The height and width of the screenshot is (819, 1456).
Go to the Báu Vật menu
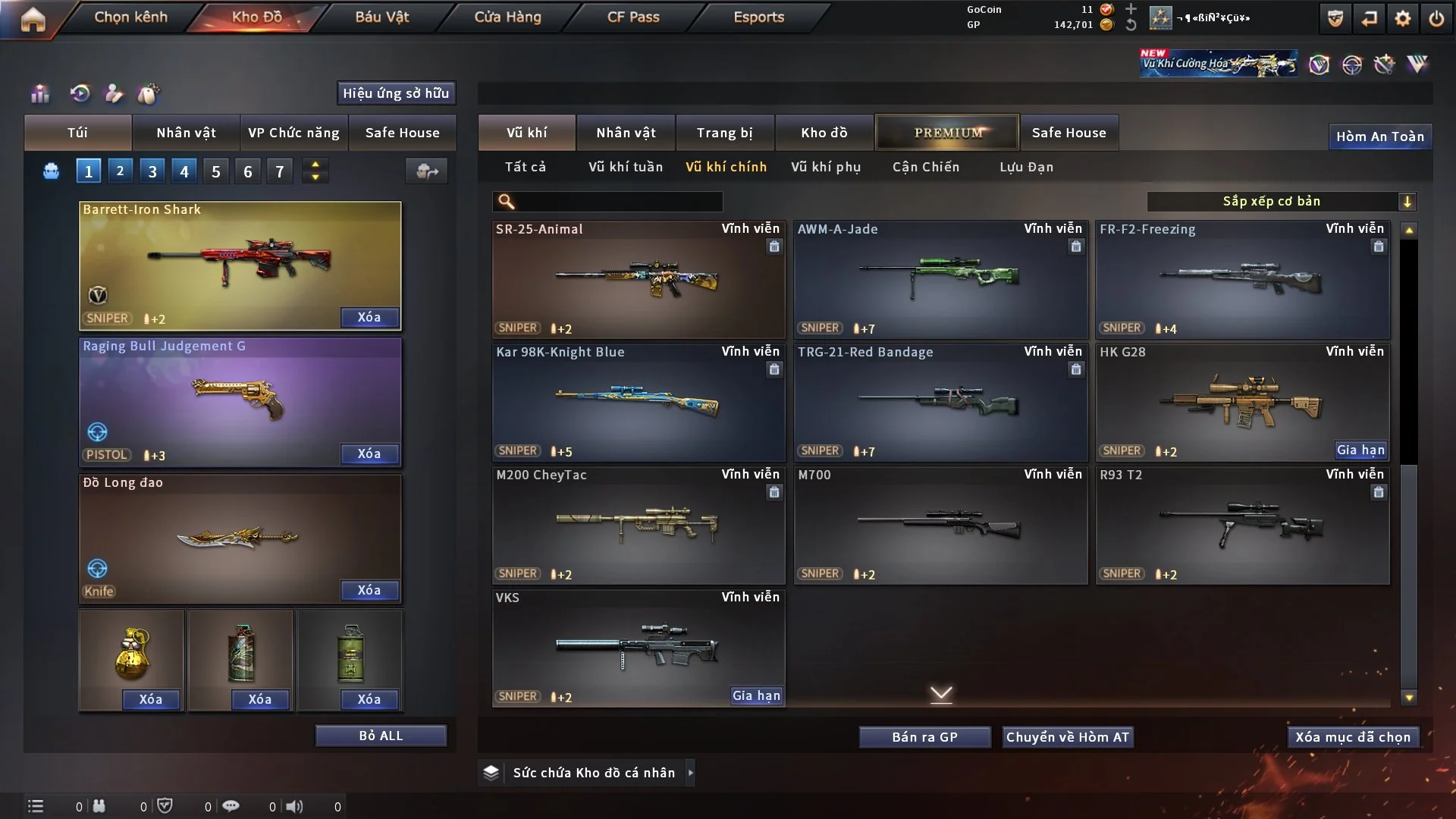click(x=381, y=17)
